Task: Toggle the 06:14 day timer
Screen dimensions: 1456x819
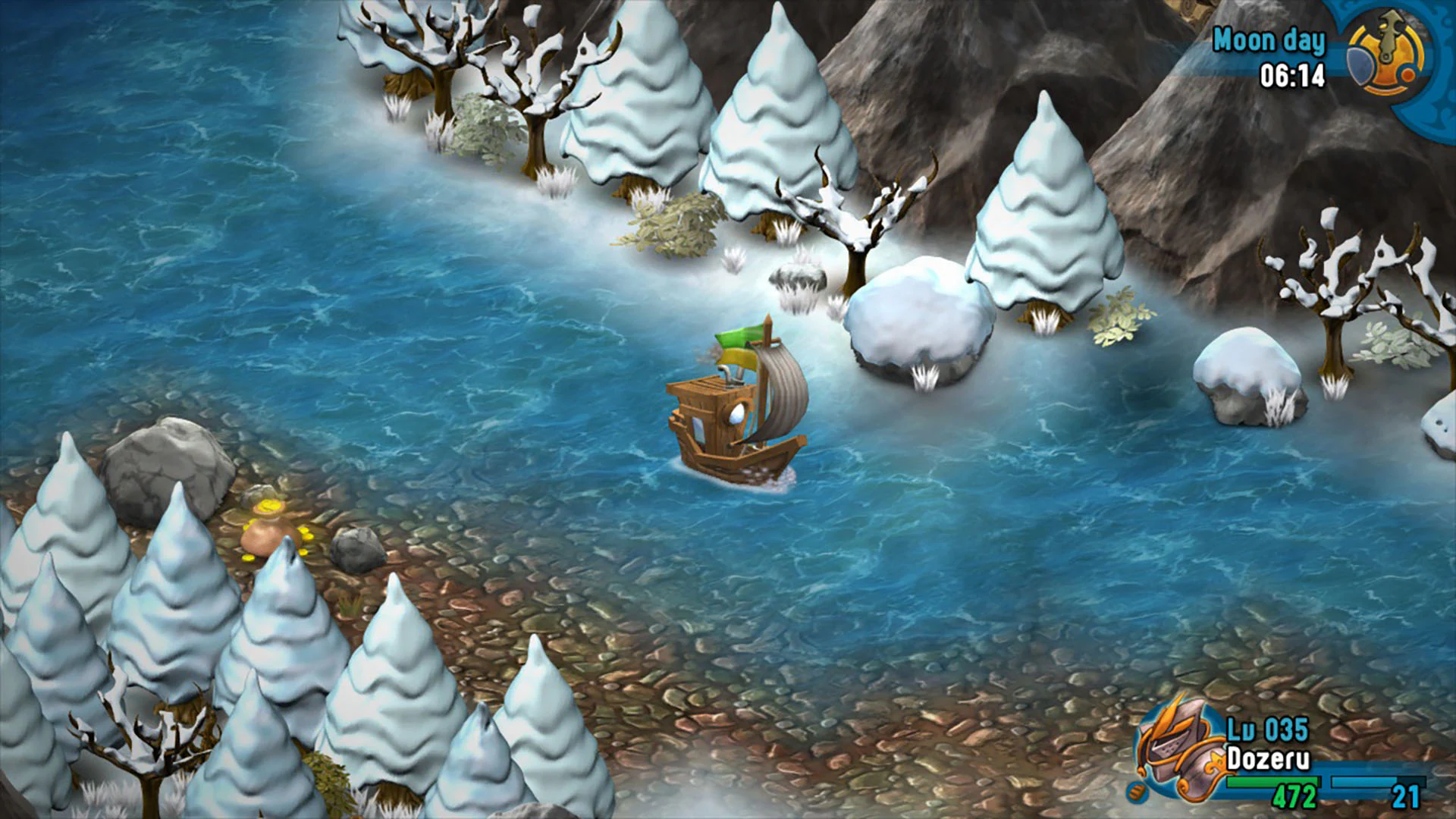Action: click(1290, 76)
